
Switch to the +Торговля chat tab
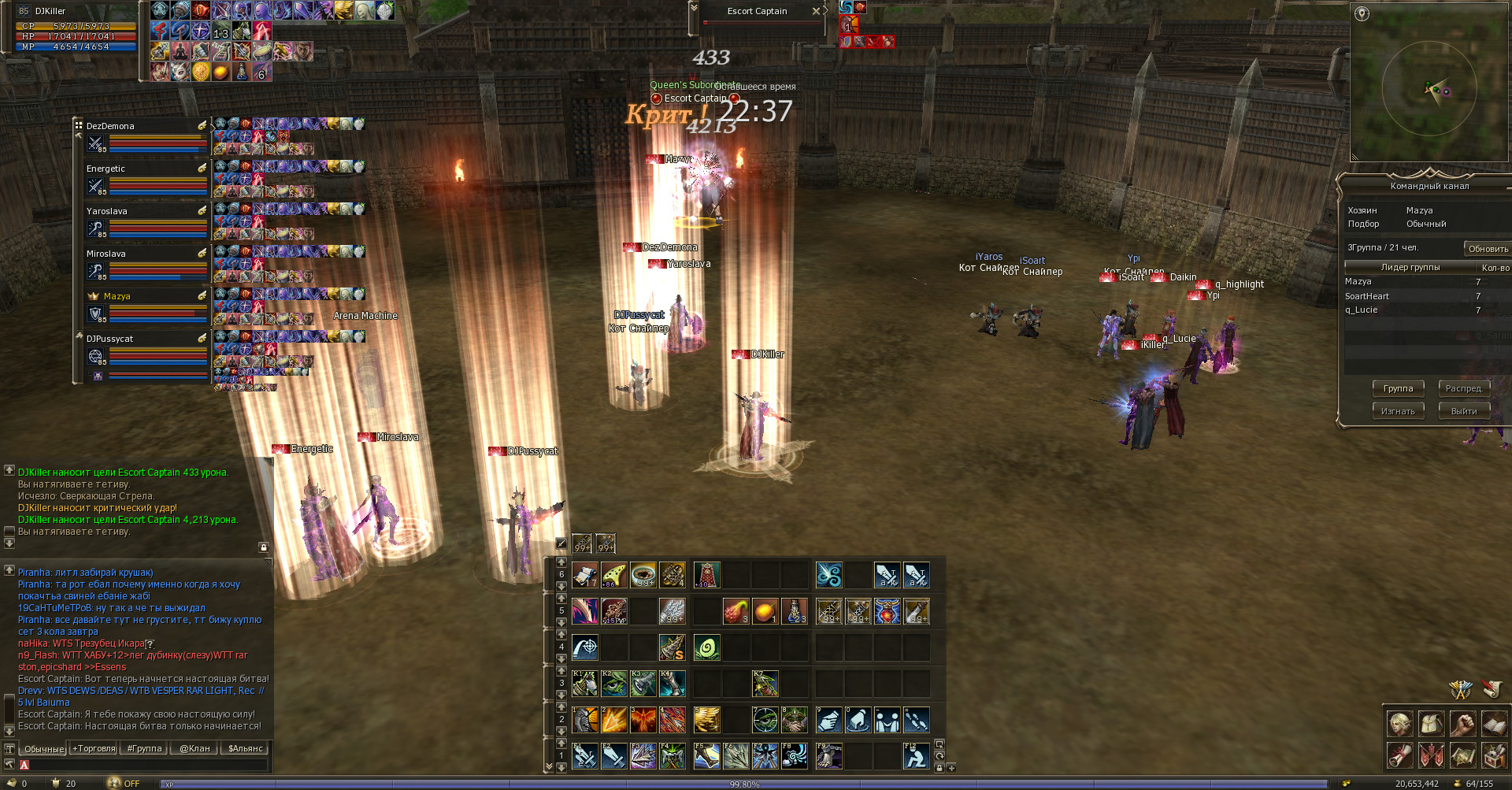pyautogui.click(x=94, y=748)
